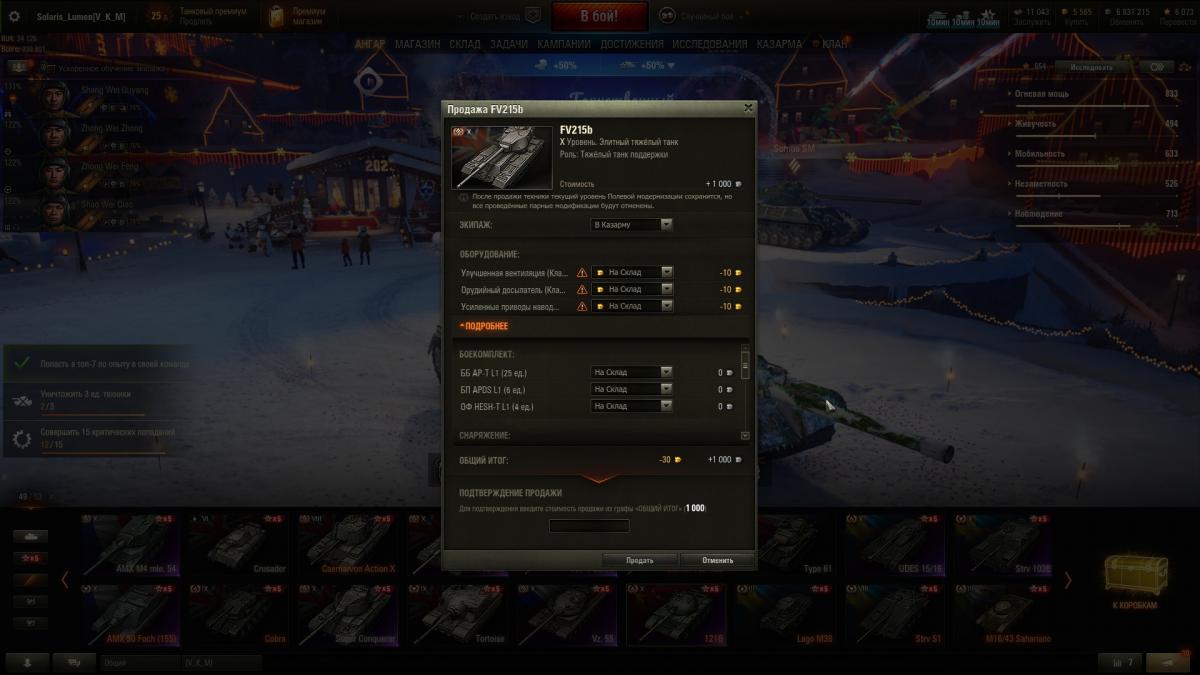
Task: Cancel the sale with Отменить button
Action: pos(717,560)
